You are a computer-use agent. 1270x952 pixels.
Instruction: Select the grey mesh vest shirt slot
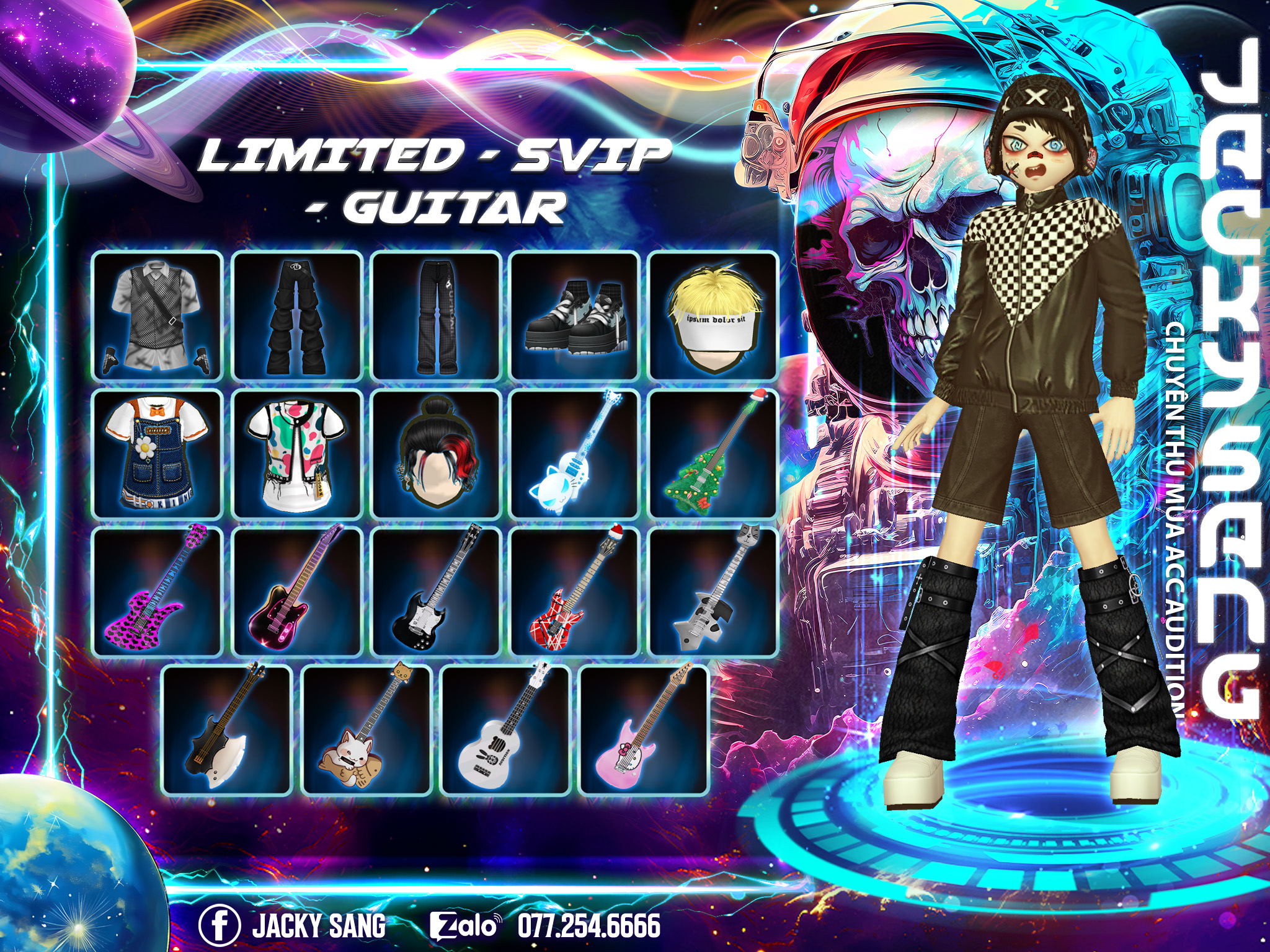coord(158,315)
